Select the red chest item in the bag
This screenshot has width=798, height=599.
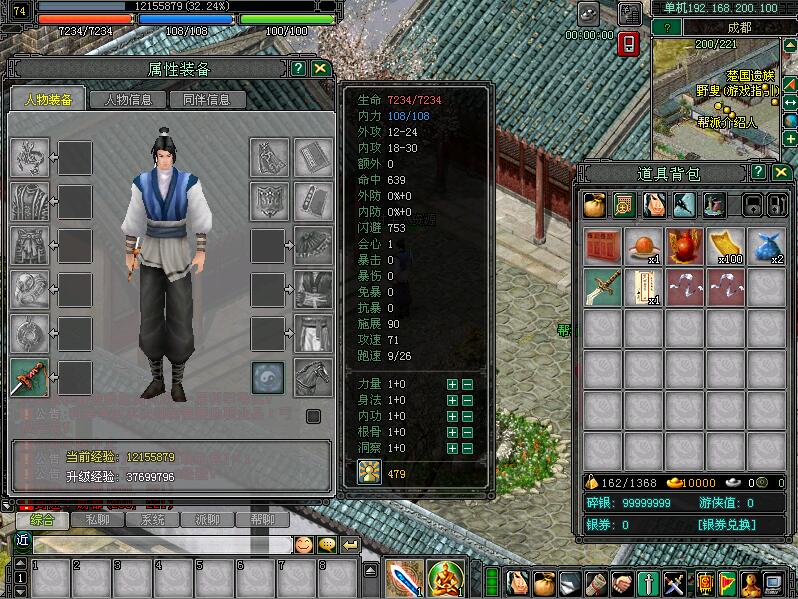pos(602,247)
